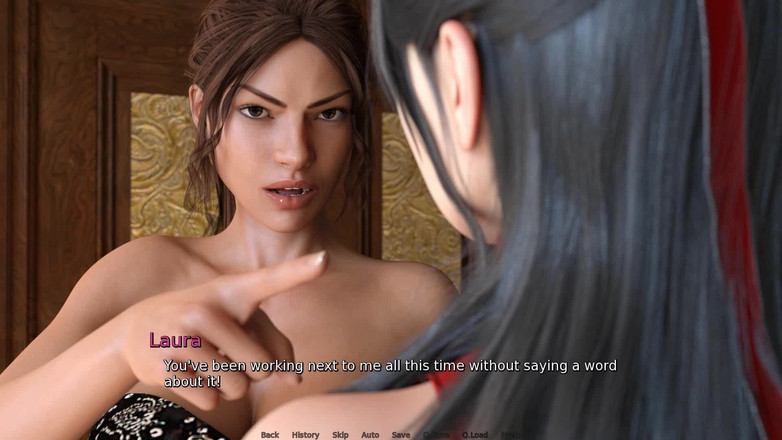Open the Save game screen
The width and height of the screenshot is (782, 440).
[400, 435]
